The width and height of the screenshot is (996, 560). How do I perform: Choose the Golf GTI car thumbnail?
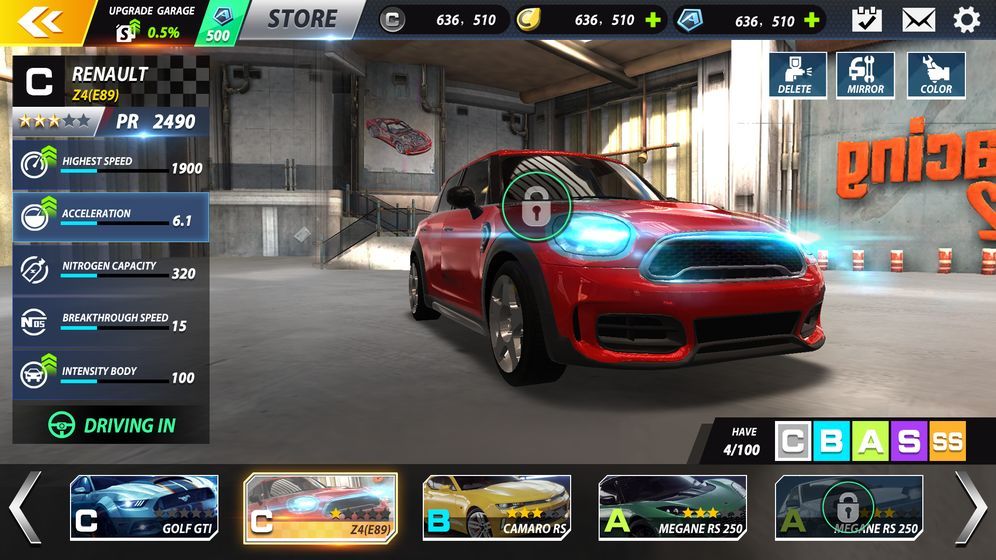(144, 507)
